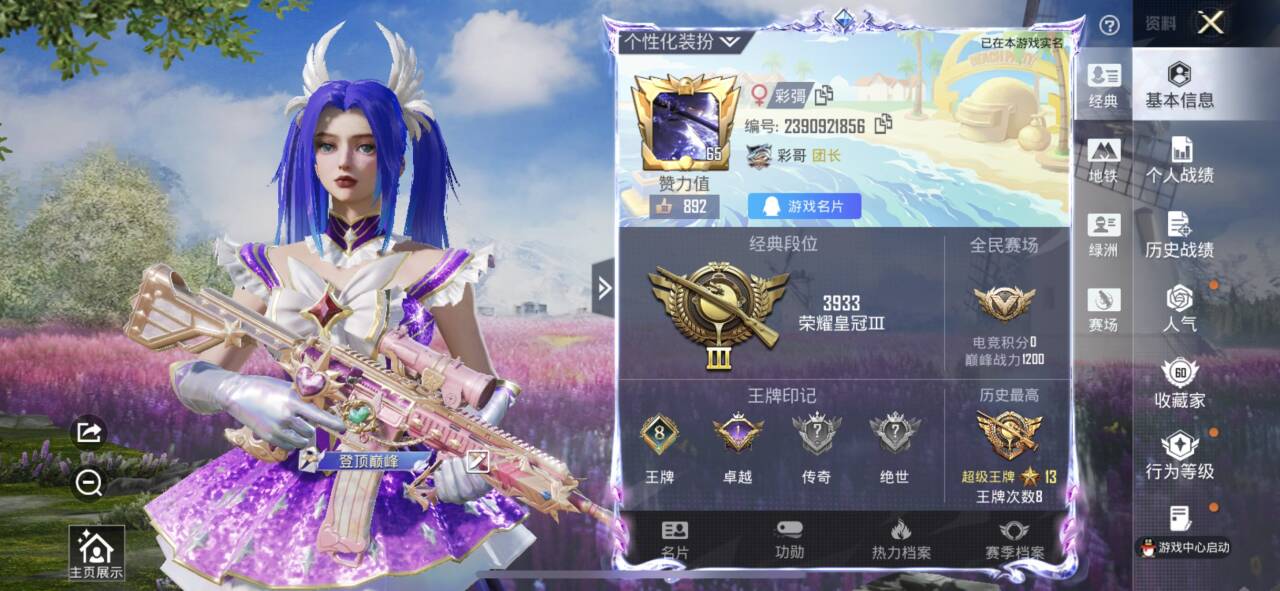Open 历史战绩 in the side menu
The image size is (1280, 591).
pos(1180,235)
